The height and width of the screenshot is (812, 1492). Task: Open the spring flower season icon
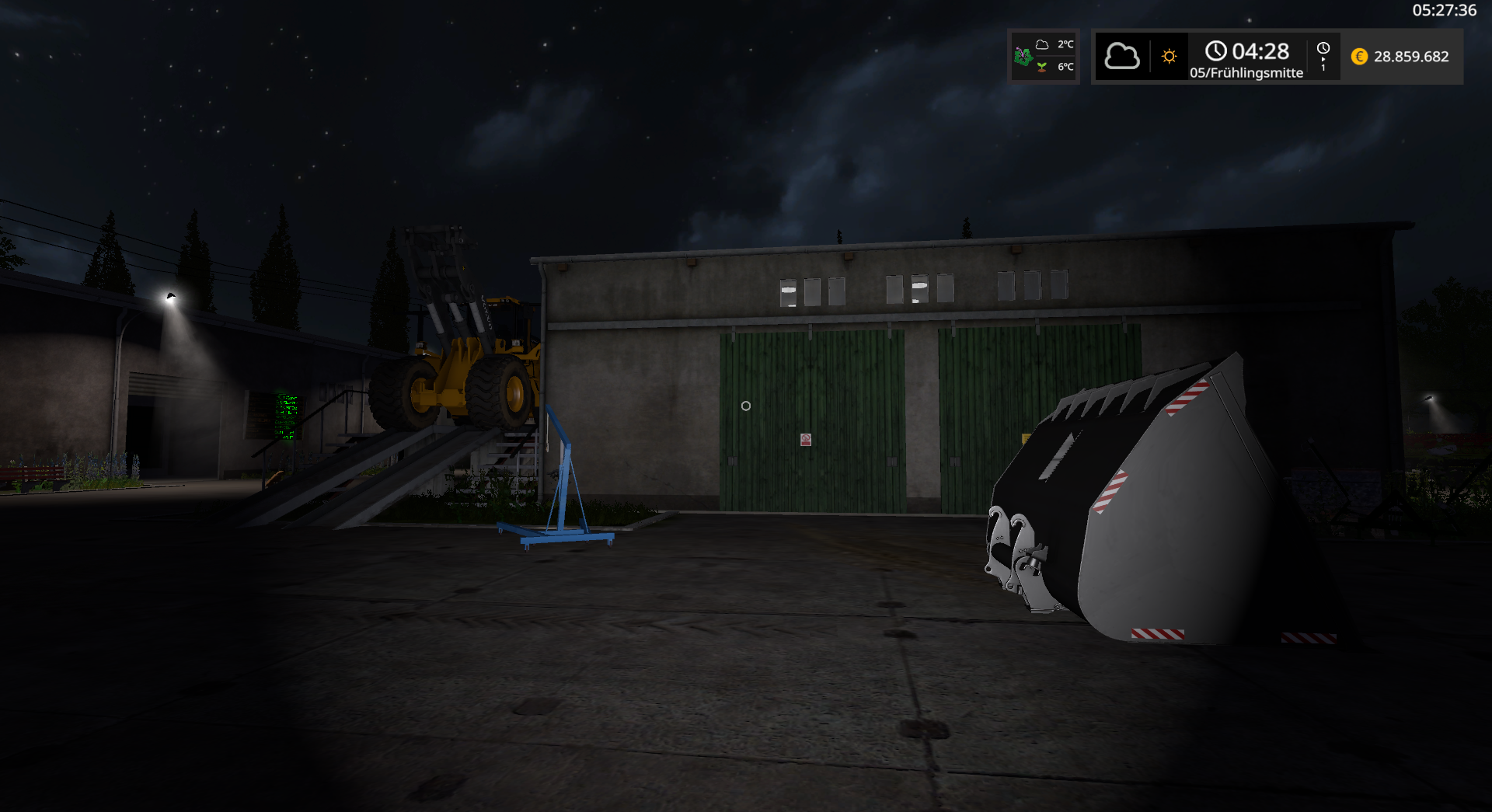point(1023,56)
